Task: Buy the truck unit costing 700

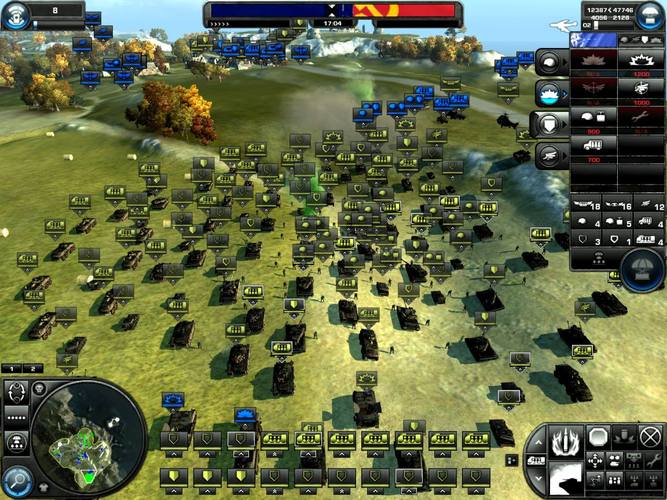Action: click(593, 147)
